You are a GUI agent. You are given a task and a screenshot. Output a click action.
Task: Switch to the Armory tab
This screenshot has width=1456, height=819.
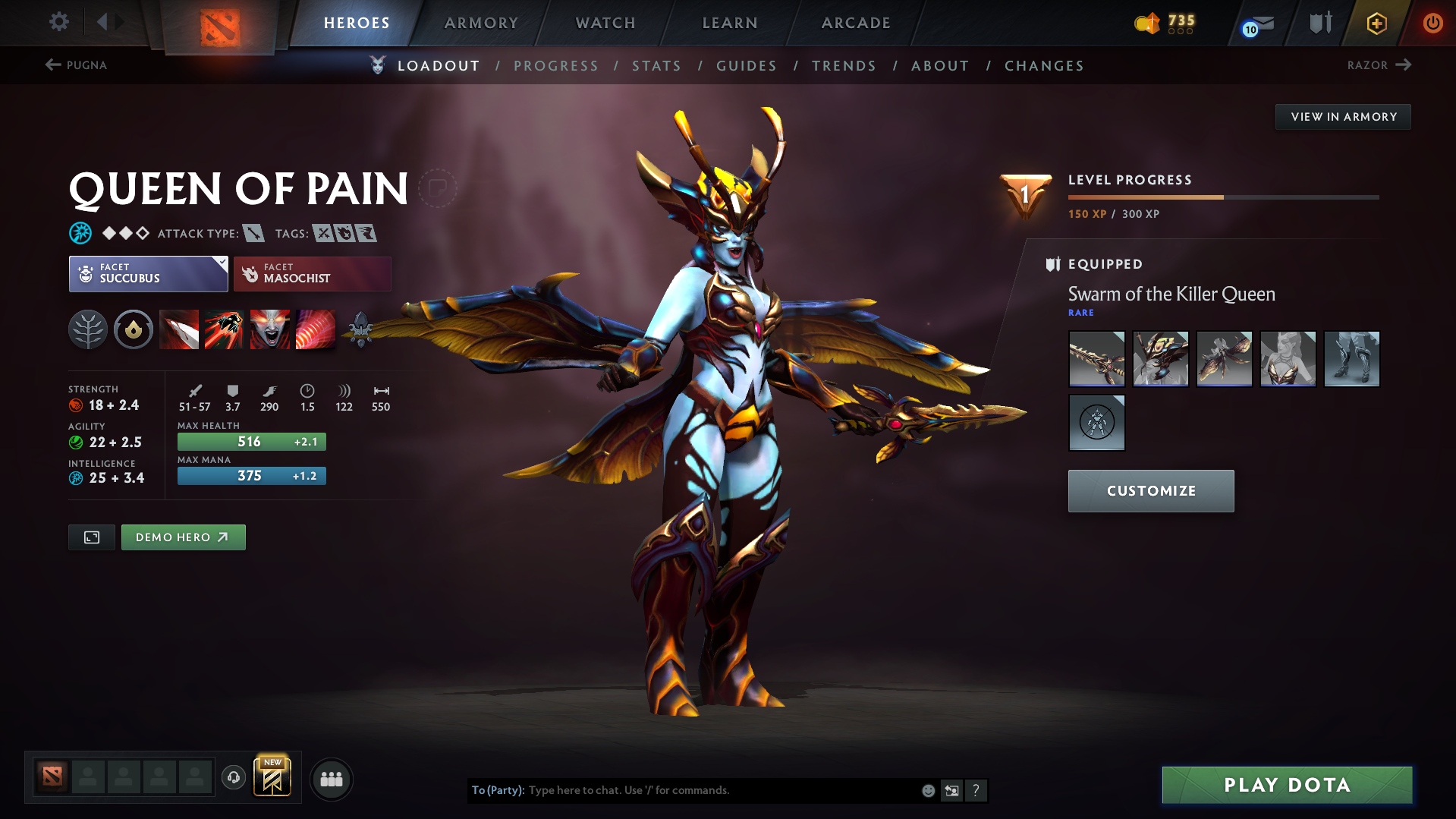[x=481, y=23]
